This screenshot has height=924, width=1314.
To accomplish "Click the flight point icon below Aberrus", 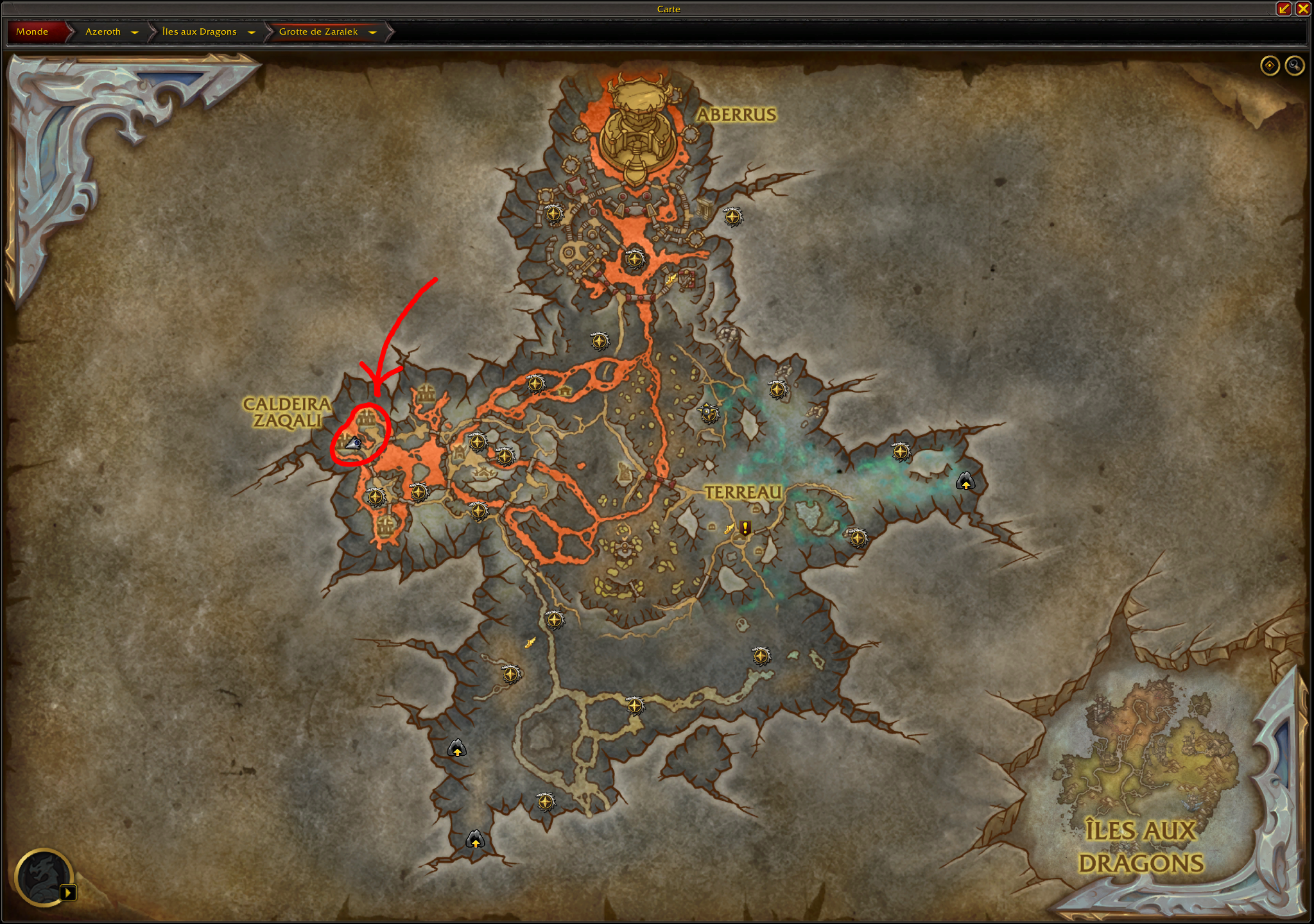I will [634, 260].
